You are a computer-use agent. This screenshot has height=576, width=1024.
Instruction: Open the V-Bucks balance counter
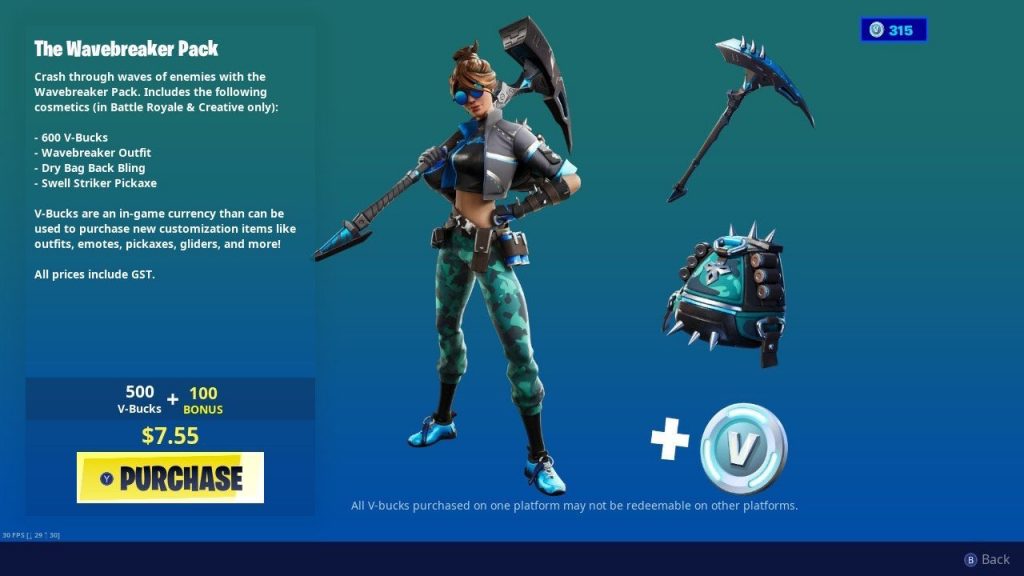(893, 30)
